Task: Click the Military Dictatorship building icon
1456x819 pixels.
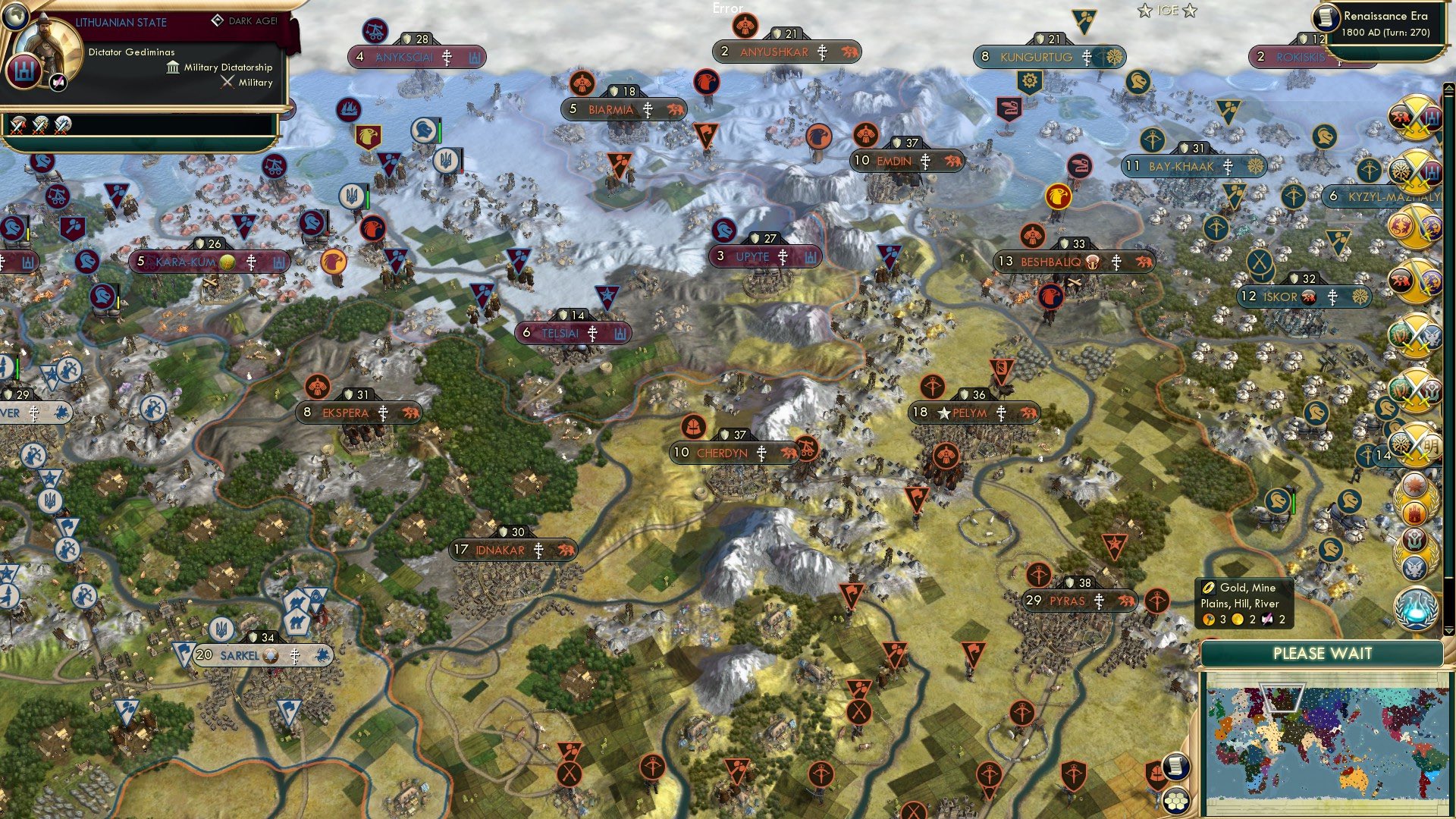Action: point(173,68)
